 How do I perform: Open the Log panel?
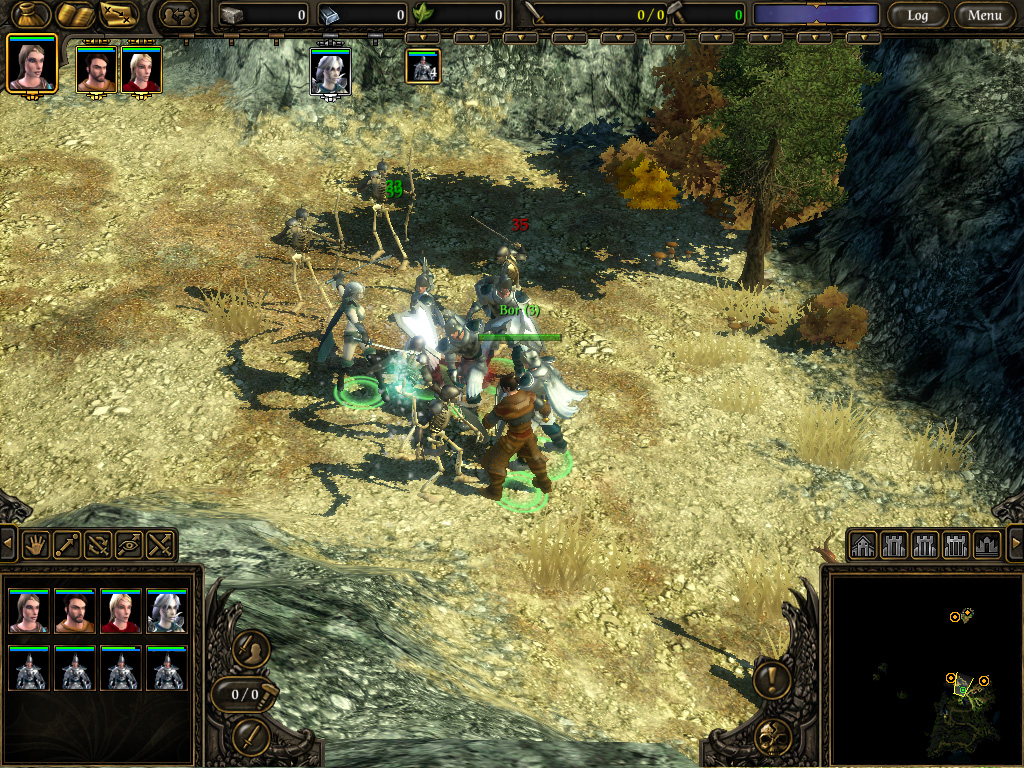coord(917,15)
